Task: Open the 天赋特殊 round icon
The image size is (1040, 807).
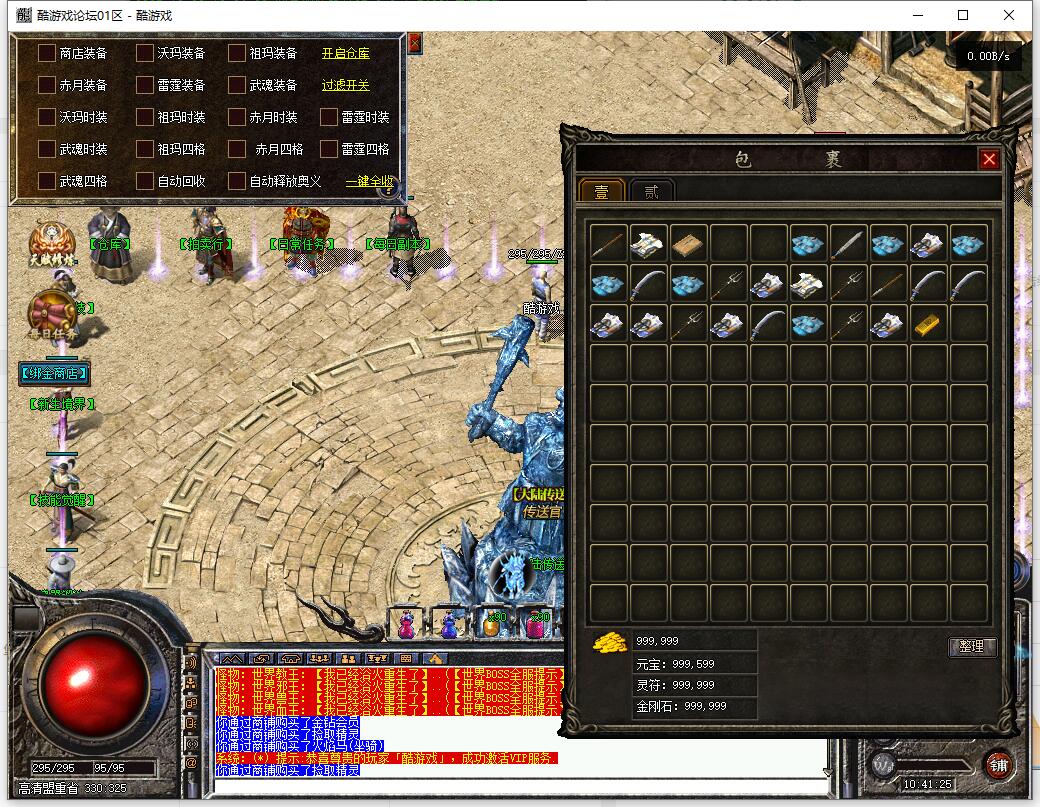Action: (x=51, y=241)
